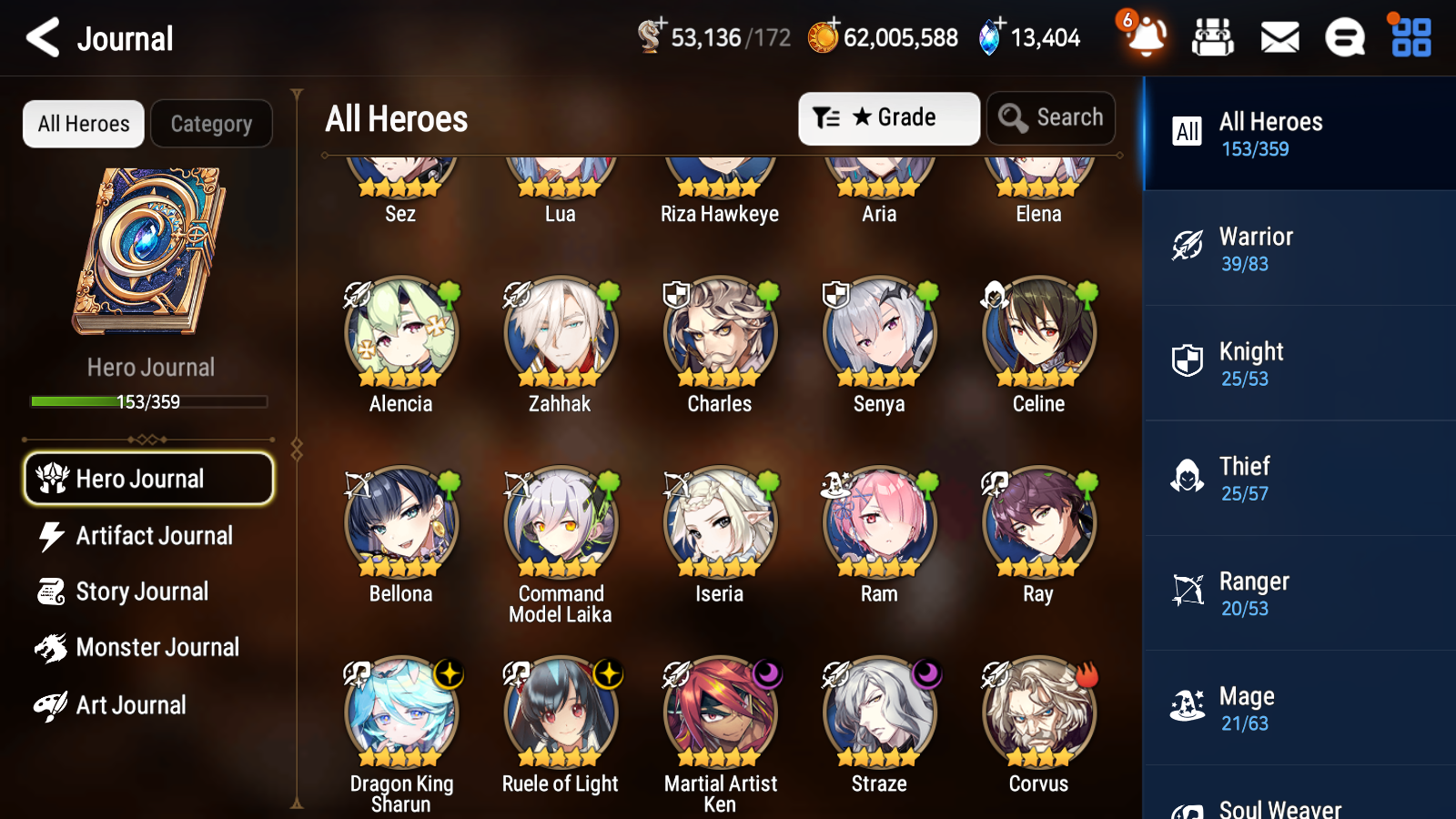Open the Grade sort filter dropdown
Screen dimensions: 1456x819
click(x=887, y=117)
